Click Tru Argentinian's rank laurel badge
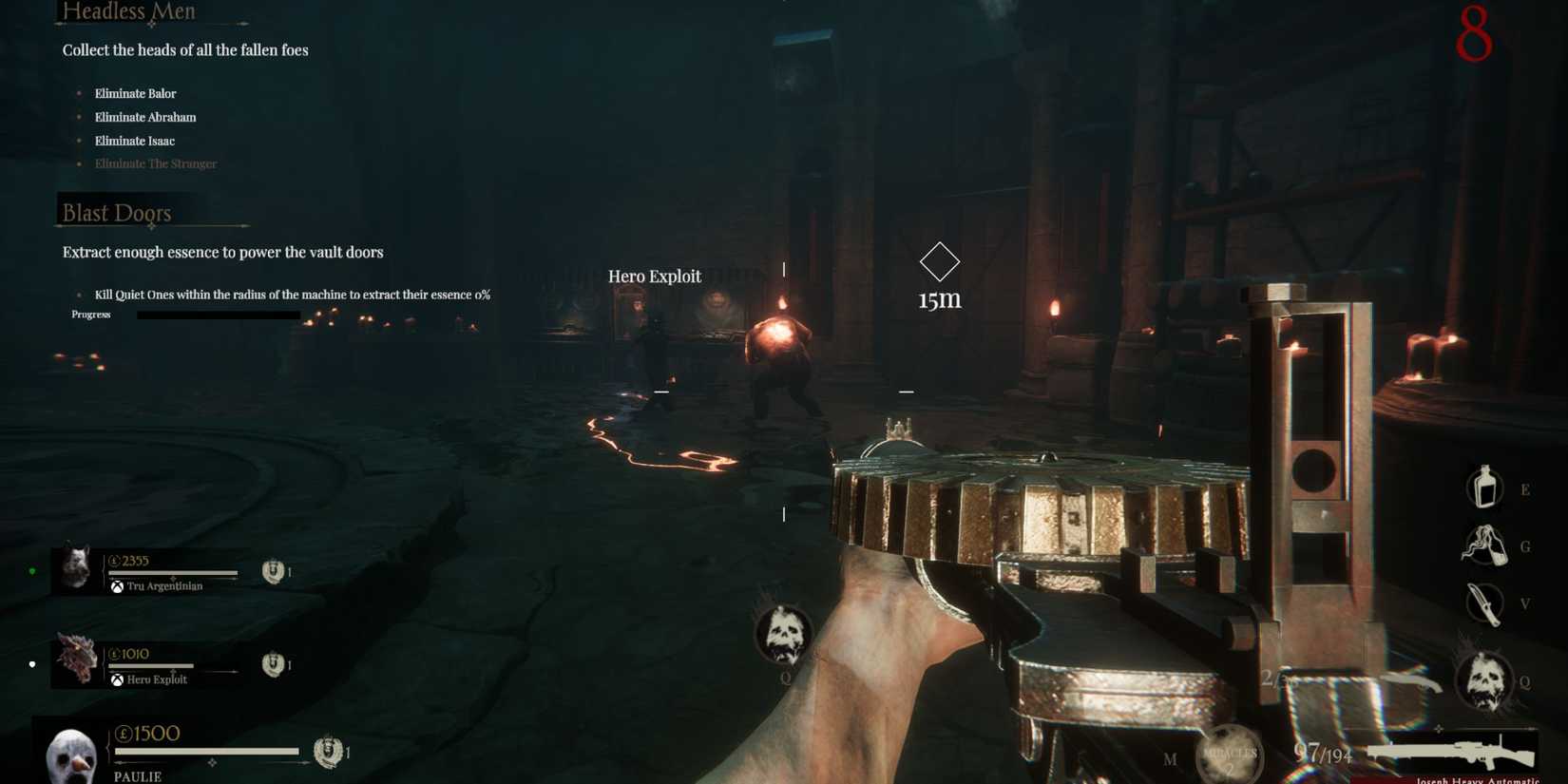The width and height of the screenshot is (1568, 784). [x=273, y=570]
